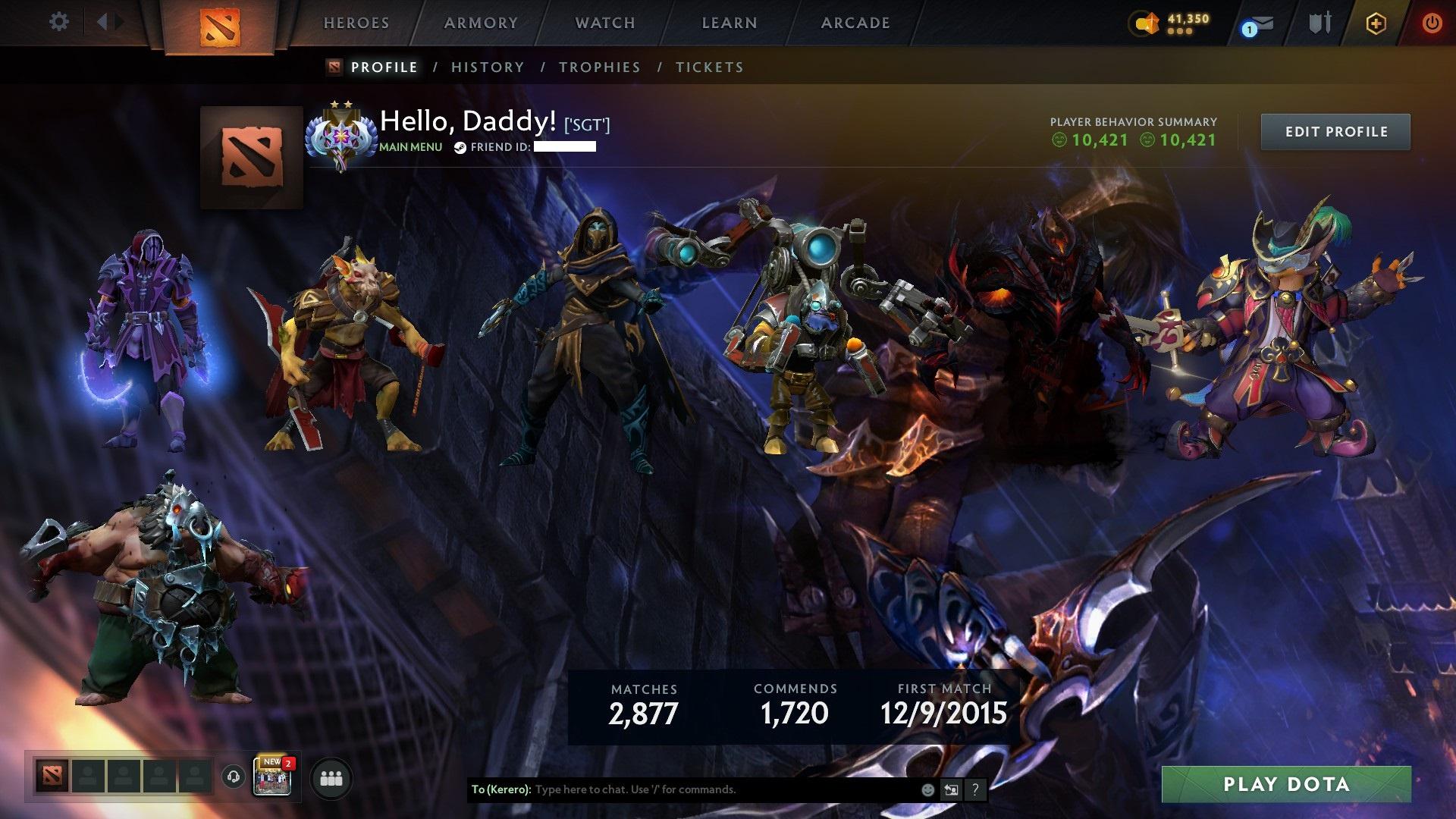This screenshot has height=819, width=1456.
Task: Open the ARMORY menu
Action: pos(482,23)
